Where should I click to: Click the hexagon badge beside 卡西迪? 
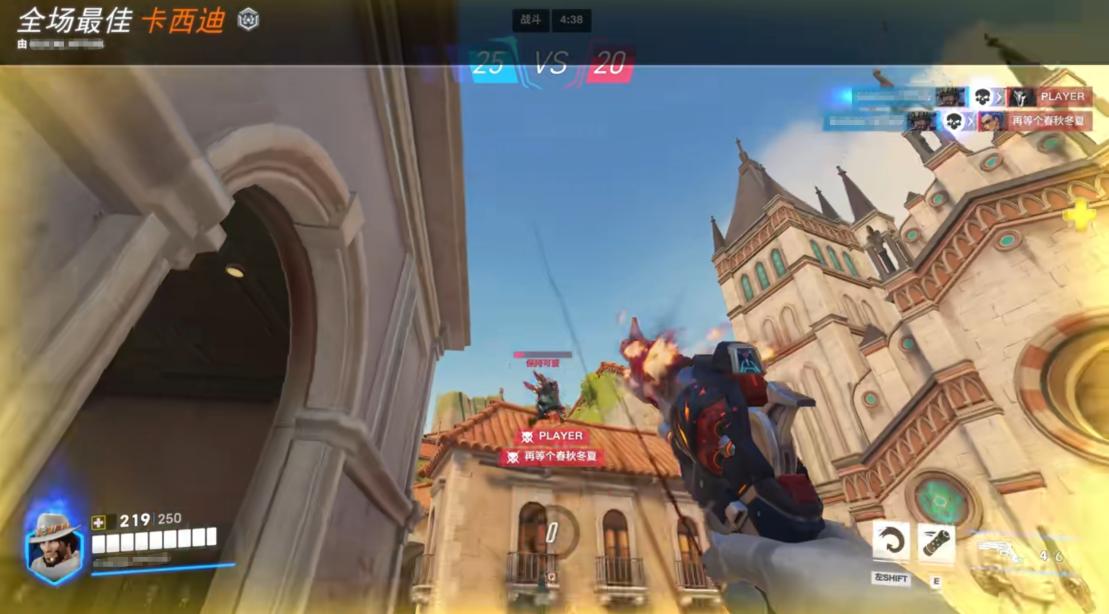[x=248, y=19]
